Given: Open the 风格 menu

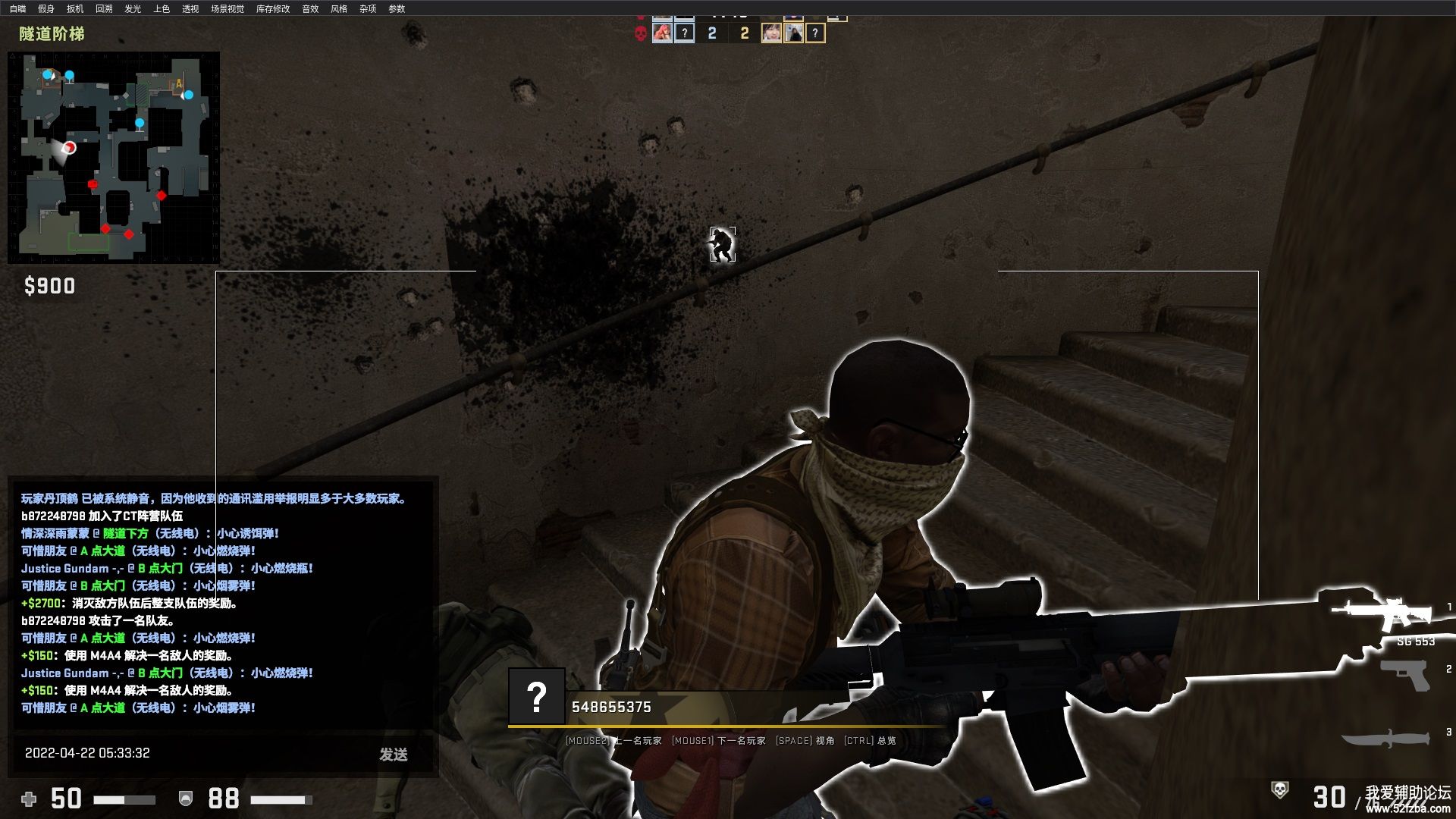Looking at the screenshot, I should tap(339, 9).
